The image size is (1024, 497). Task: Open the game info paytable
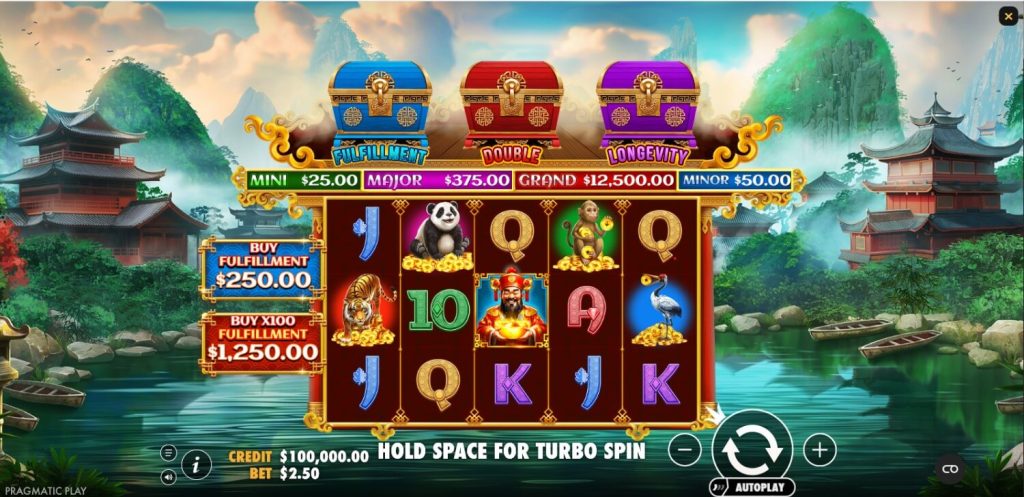click(x=196, y=464)
